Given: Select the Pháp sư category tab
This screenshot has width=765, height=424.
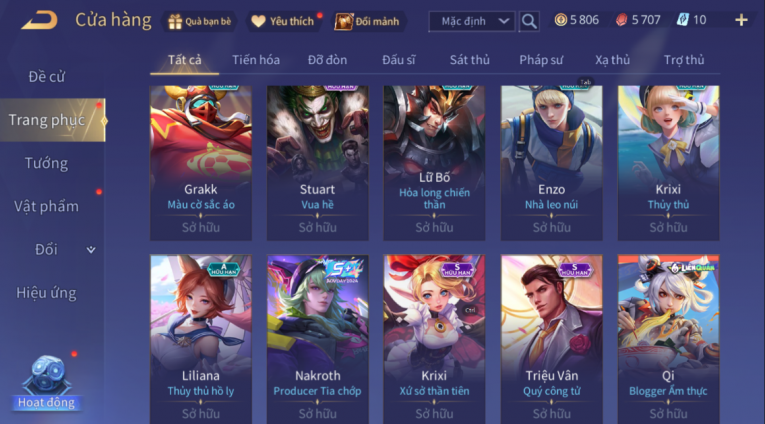Looking at the screenshot, I should [541, 60].
